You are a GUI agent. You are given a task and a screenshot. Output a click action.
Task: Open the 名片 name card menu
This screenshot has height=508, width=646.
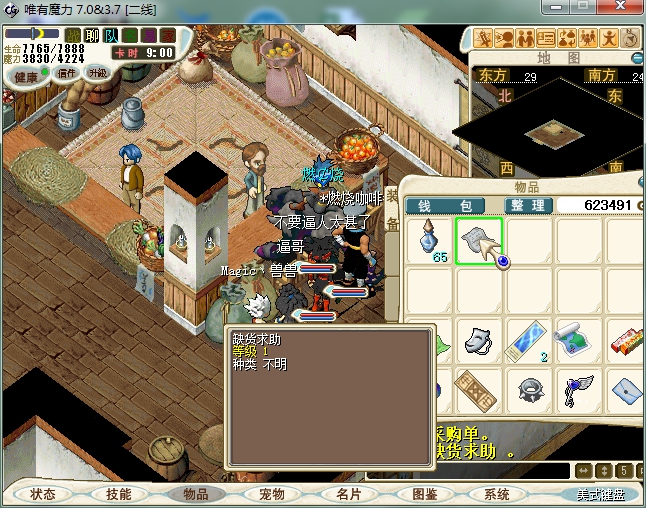347,494
